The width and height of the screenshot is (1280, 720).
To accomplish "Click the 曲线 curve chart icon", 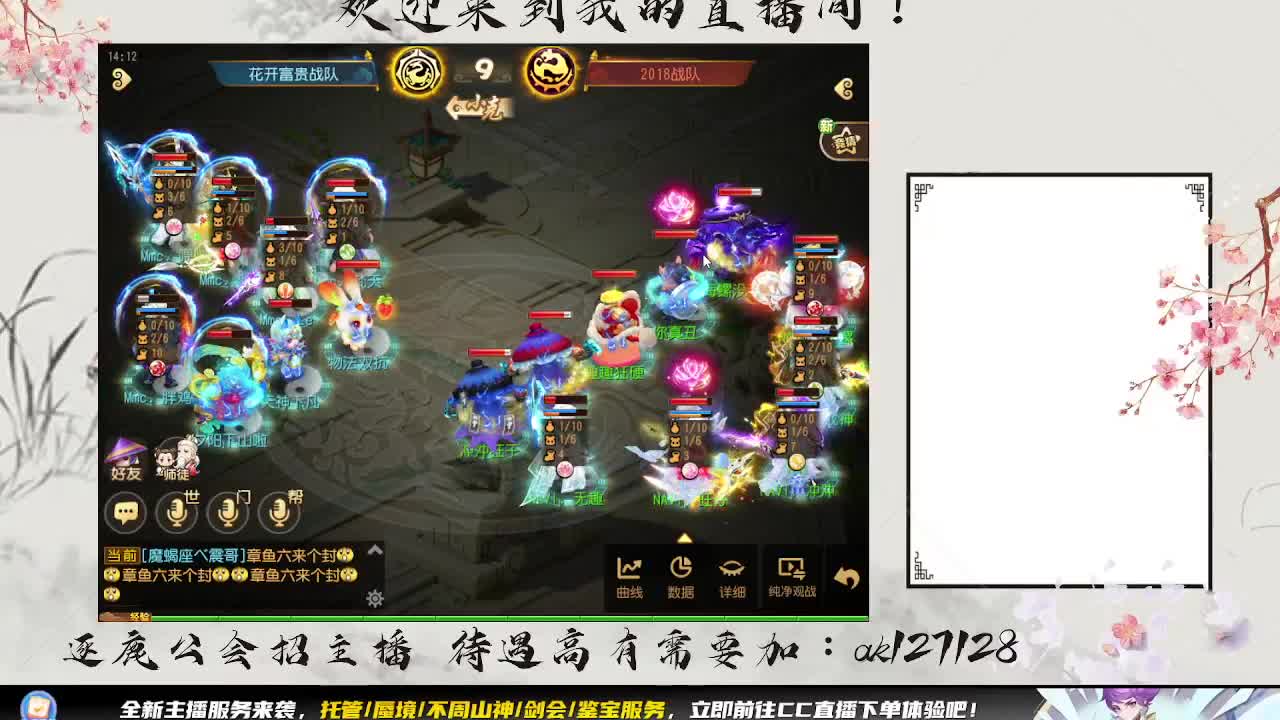I will 631,570.
